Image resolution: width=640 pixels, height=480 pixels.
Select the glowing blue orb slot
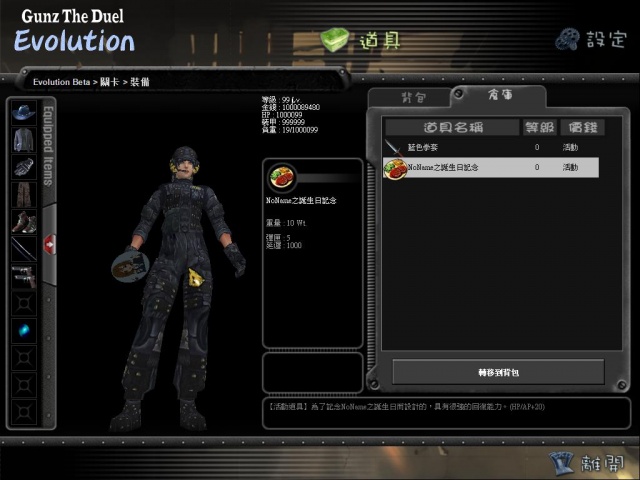coord(23,330)
